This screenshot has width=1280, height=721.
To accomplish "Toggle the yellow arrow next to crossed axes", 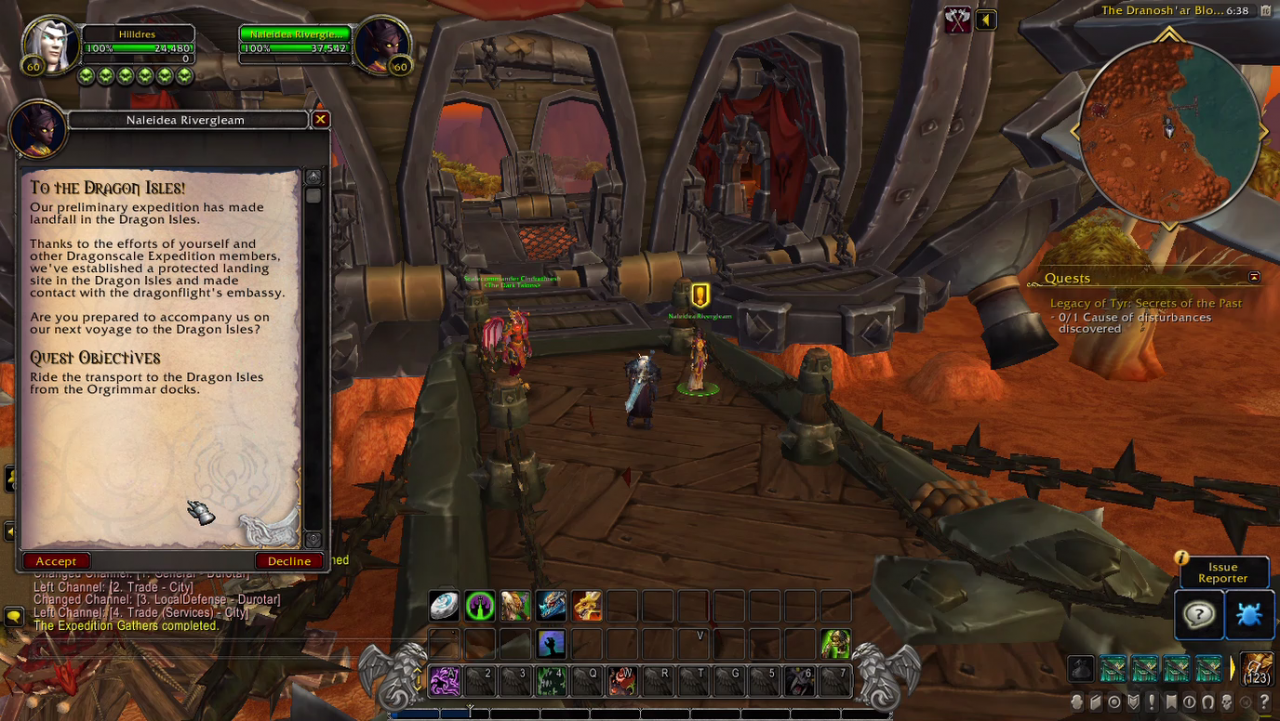I will [986, 20].
